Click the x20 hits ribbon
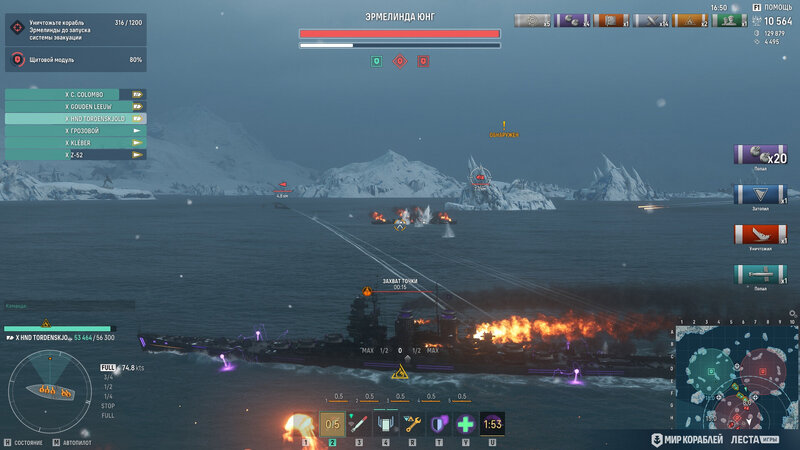 pyautogui.click(x=760, y=154)
